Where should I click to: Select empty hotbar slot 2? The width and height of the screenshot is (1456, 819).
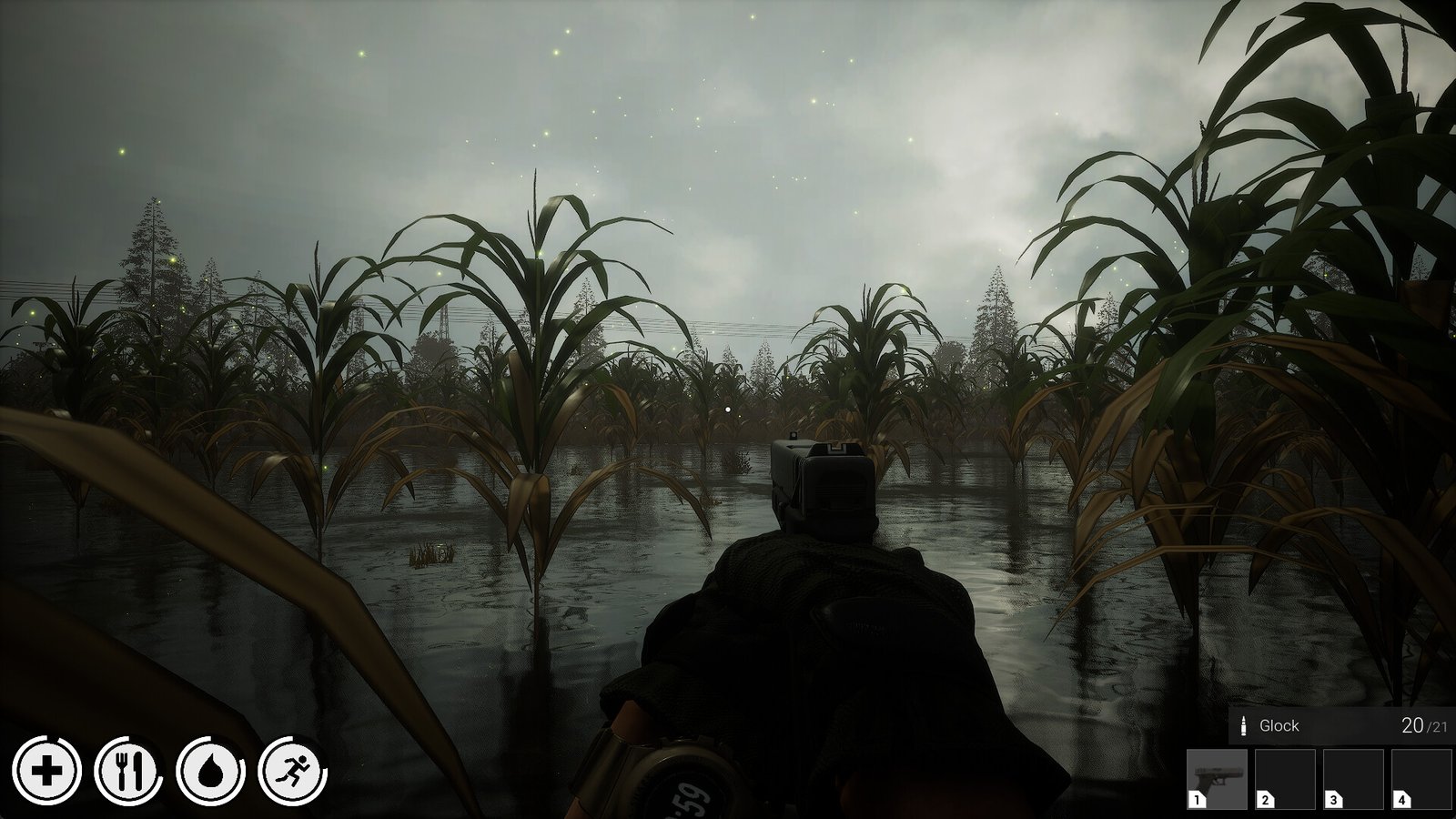coord(1288,778)
